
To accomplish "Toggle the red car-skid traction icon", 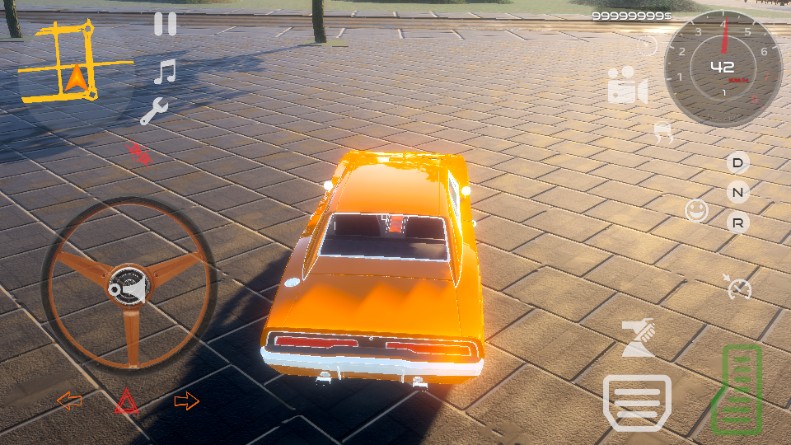I will pos(139,153).
